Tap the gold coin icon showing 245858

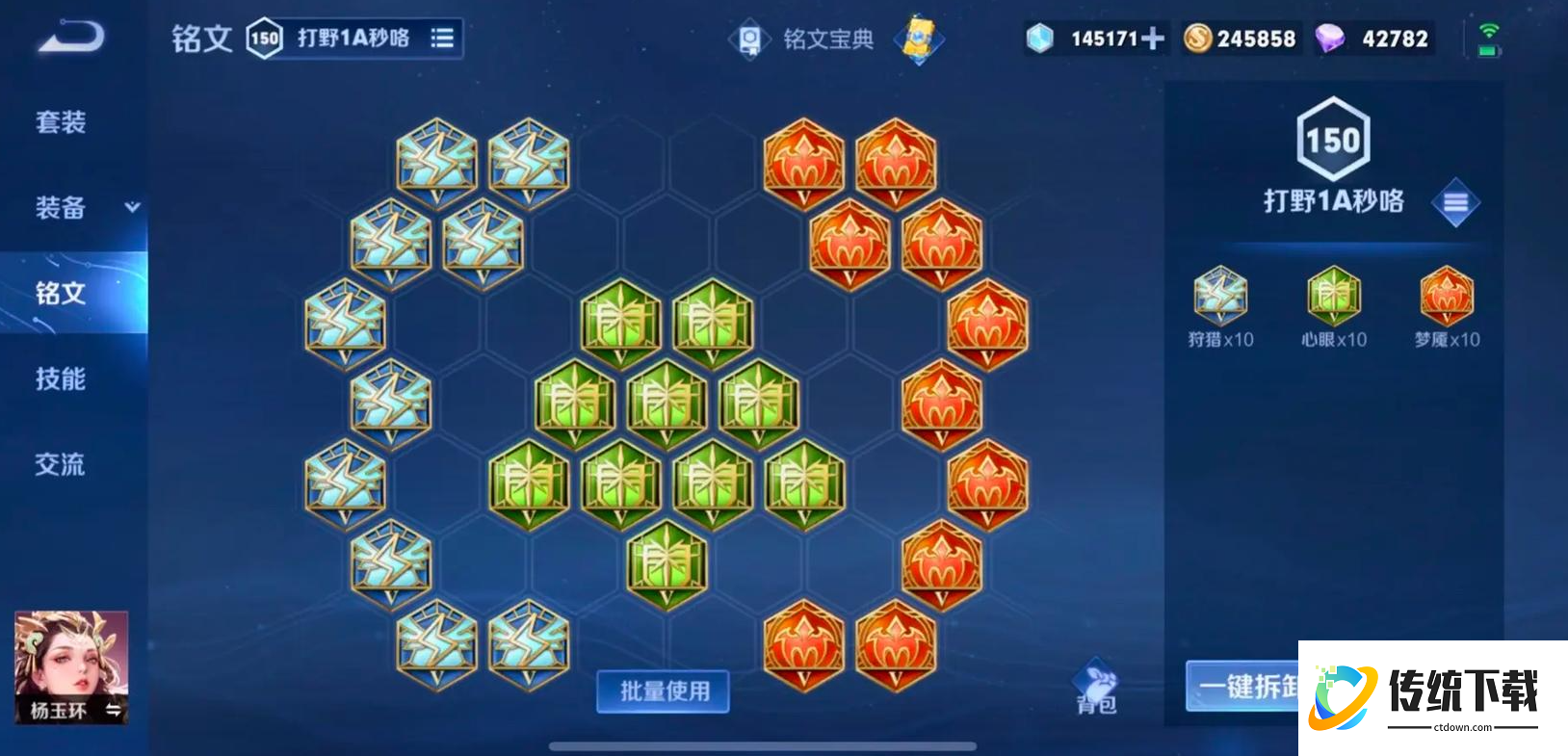(x=1199, y=39)
